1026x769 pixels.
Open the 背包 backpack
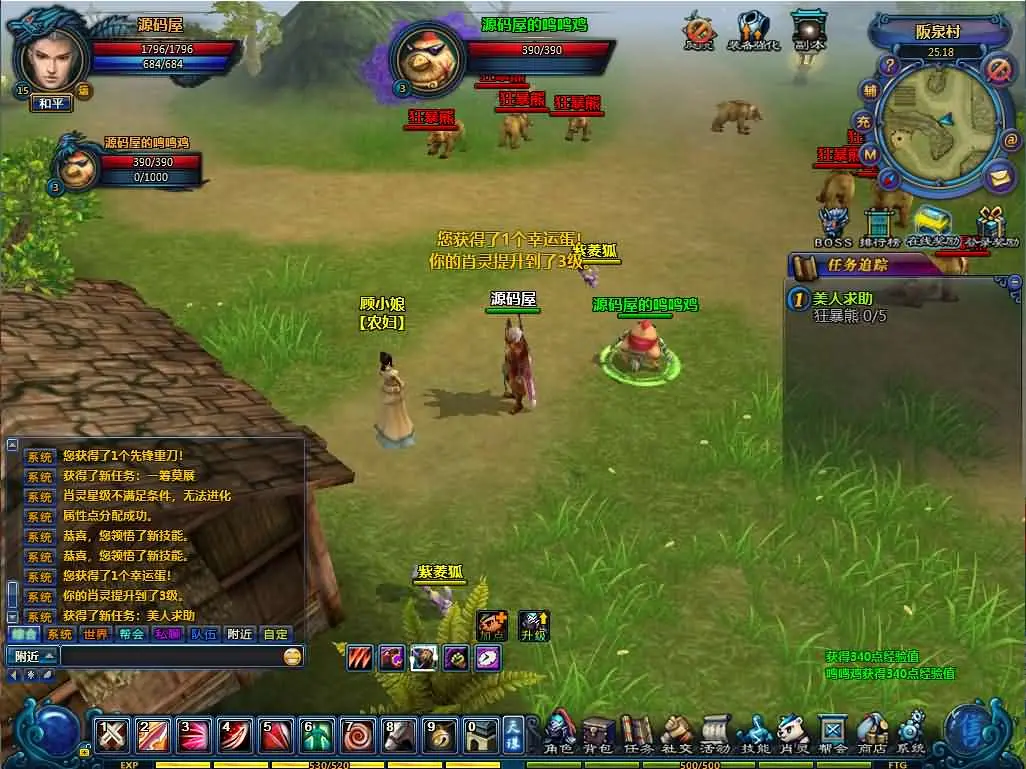598,735
